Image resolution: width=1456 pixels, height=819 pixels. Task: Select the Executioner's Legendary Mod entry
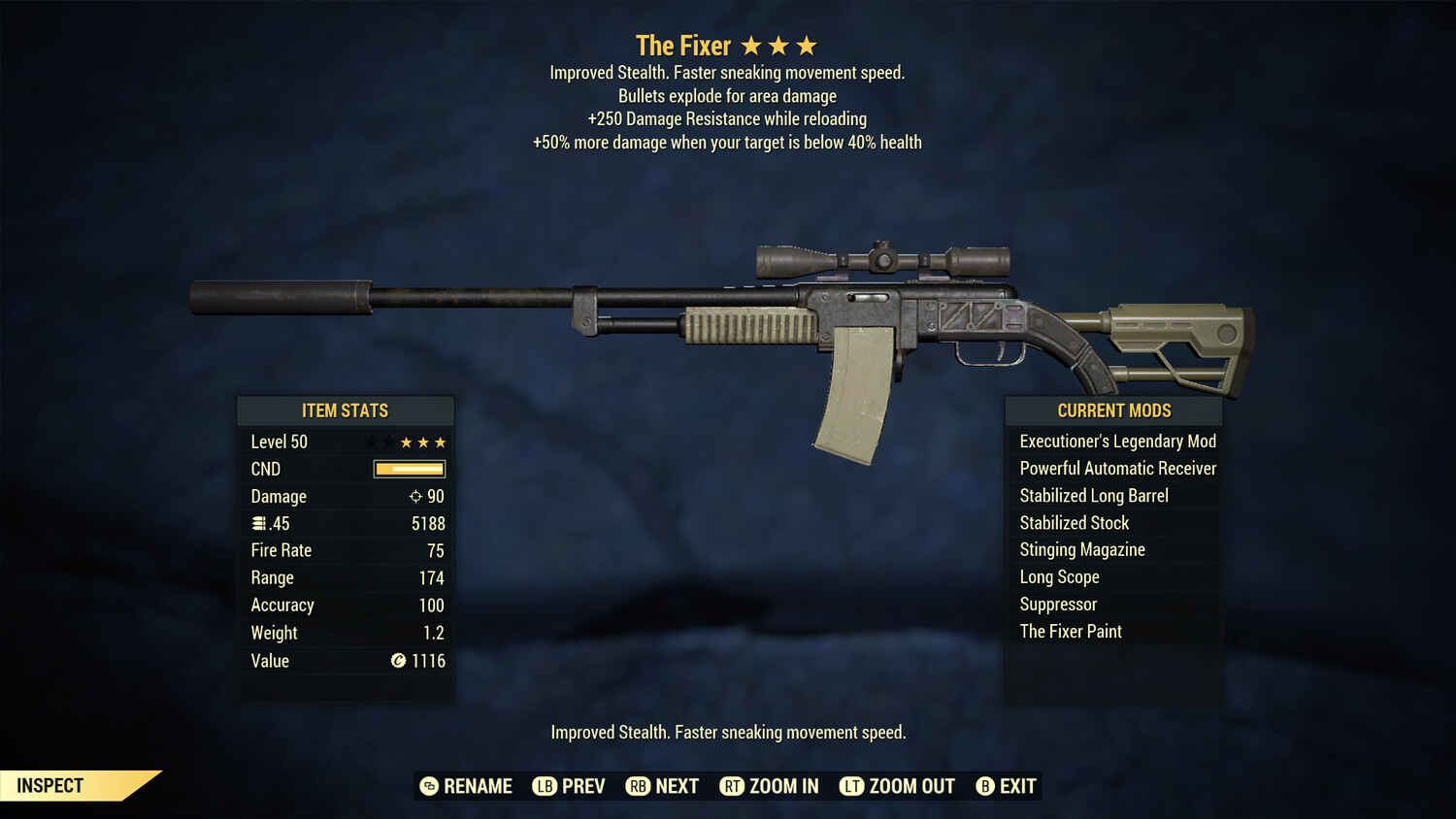(1116, 441)
